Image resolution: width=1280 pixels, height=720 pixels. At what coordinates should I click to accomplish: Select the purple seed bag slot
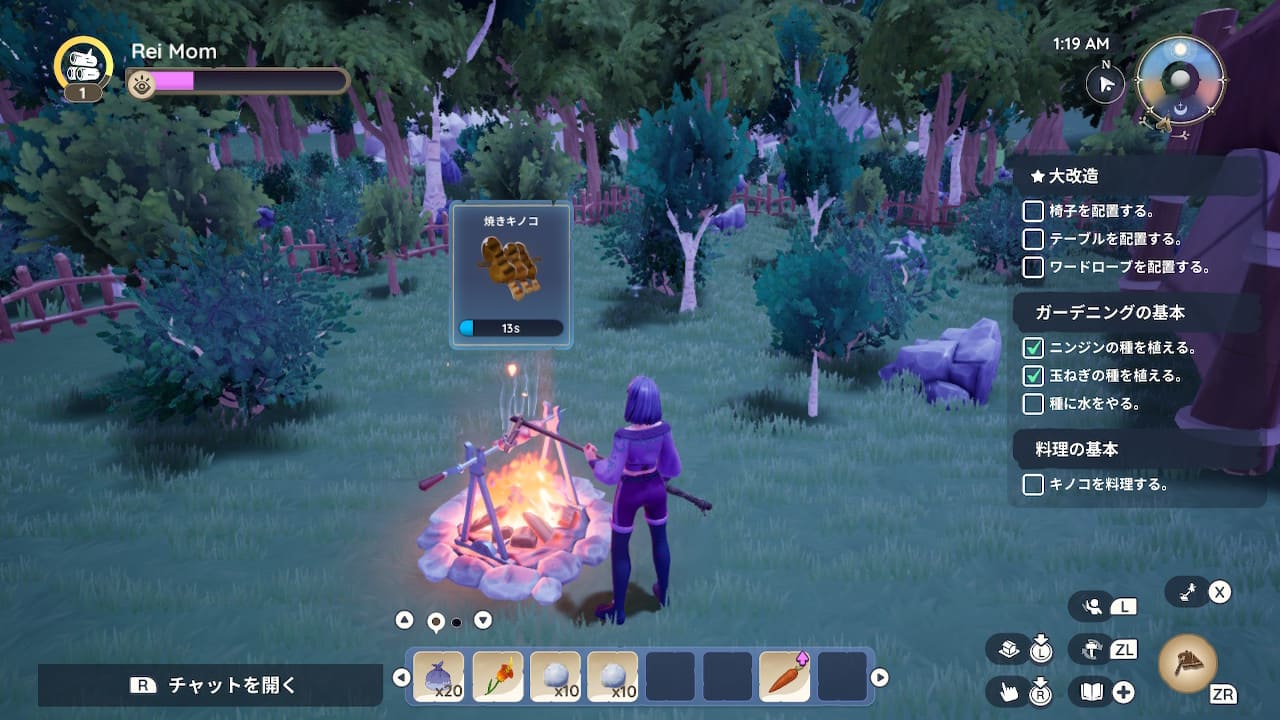(439, 677)
